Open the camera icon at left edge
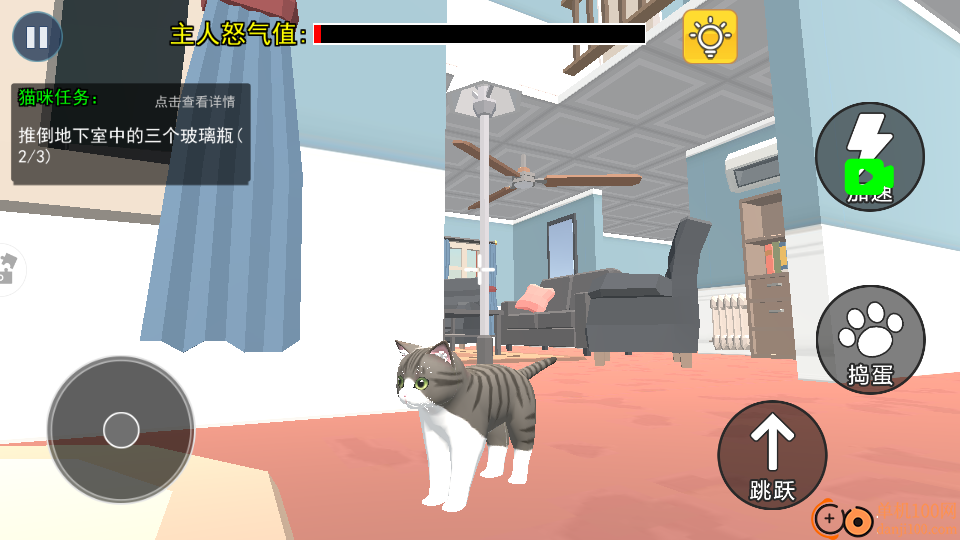Viewport: 960px width, 540px height. pyautogui.click(x=8, y=269)
